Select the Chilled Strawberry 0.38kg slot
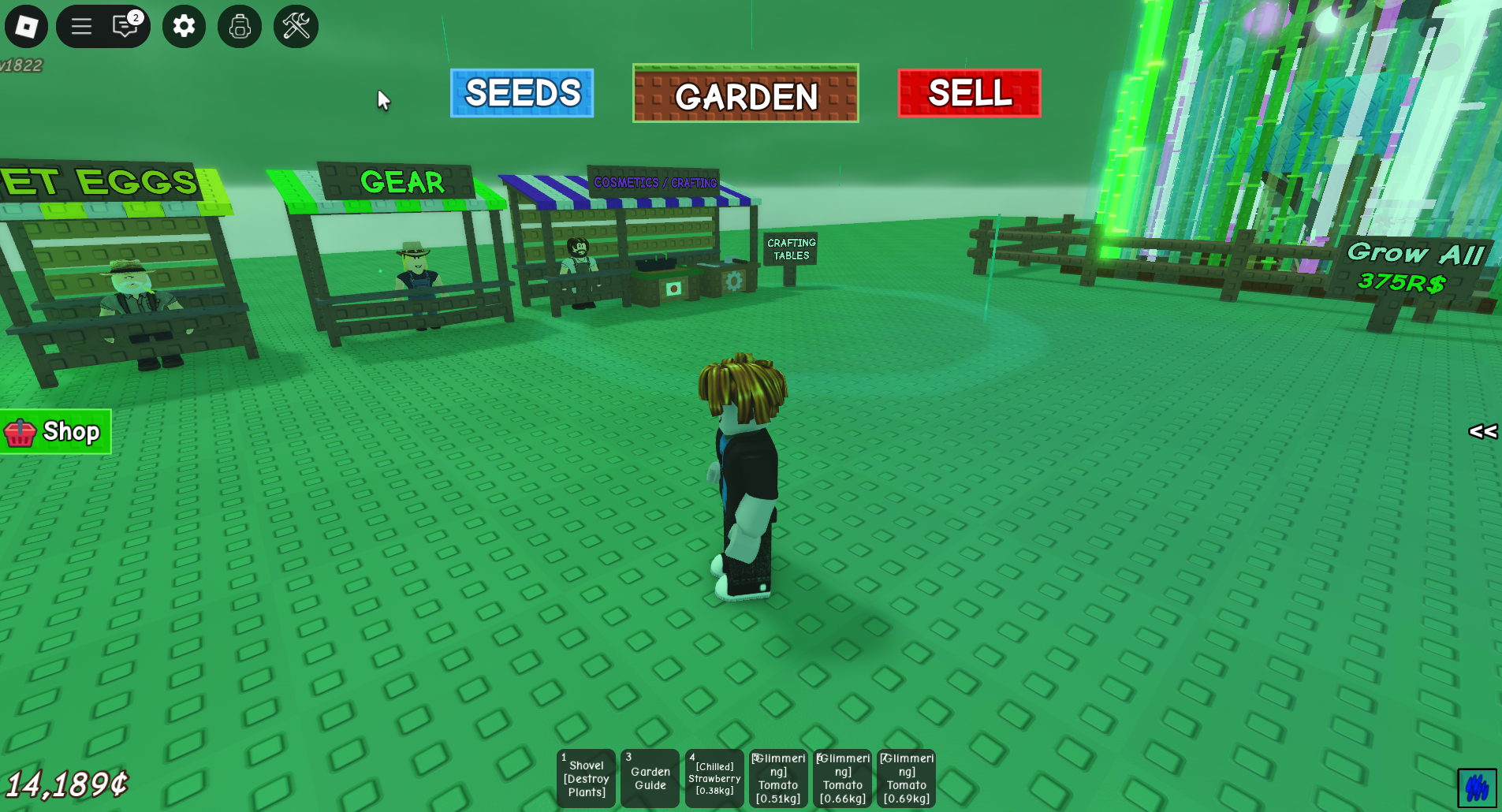The image size is (1502, 812). 714,778
